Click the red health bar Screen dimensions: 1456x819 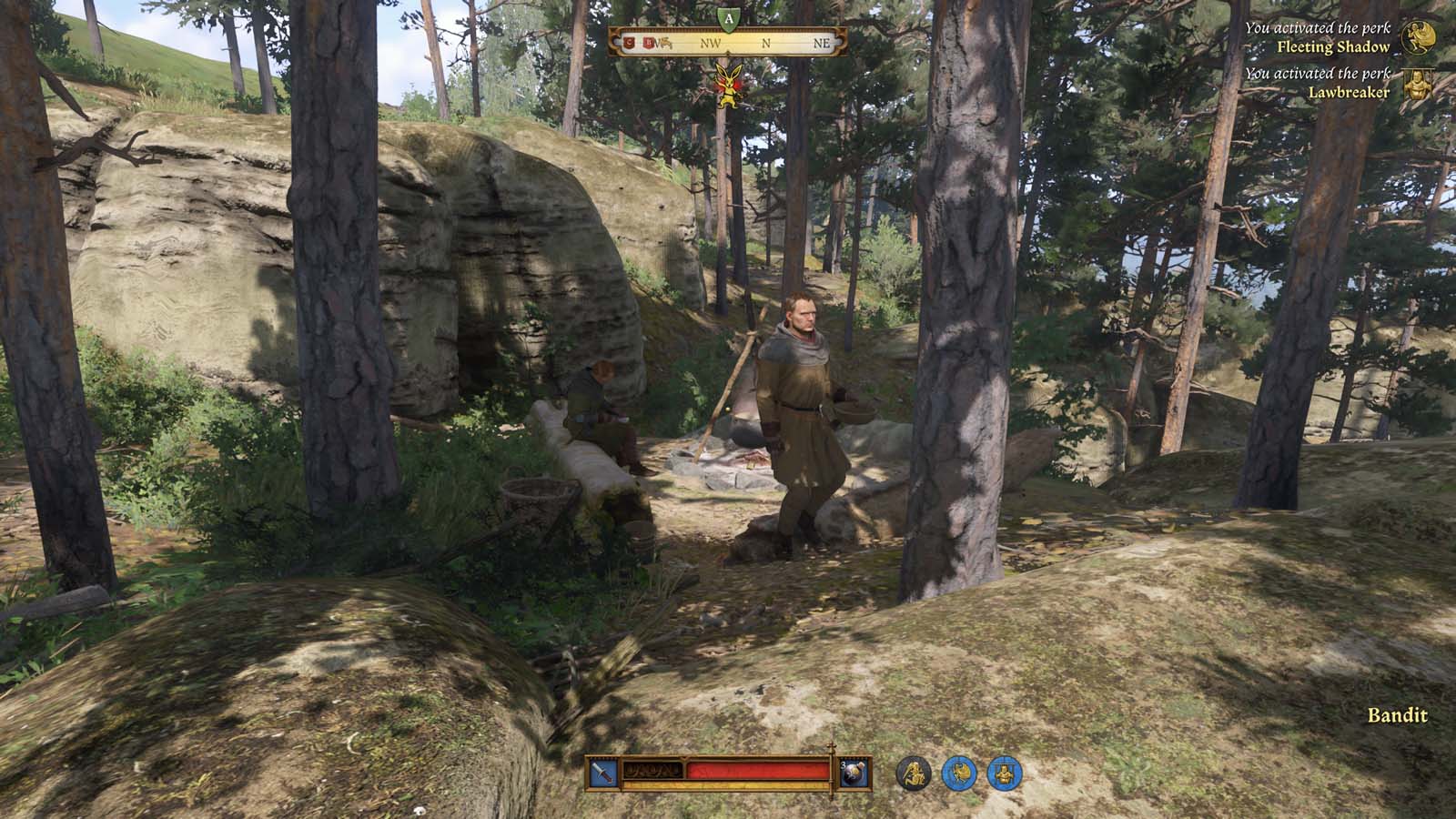point(757,772)
